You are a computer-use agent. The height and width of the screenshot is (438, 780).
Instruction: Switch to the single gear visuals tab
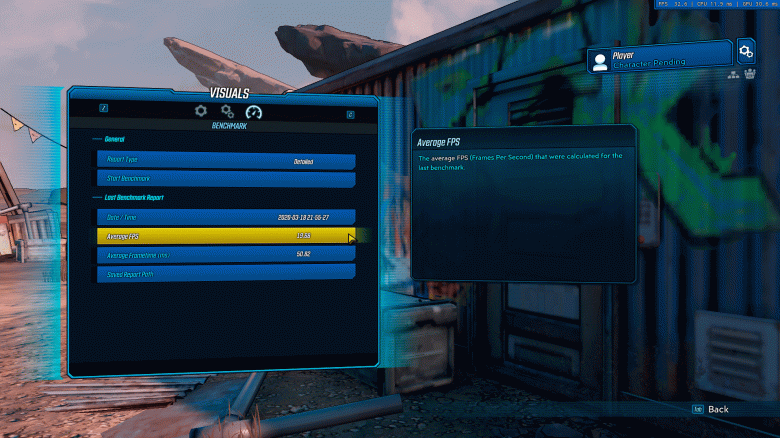tap(201, 111)
